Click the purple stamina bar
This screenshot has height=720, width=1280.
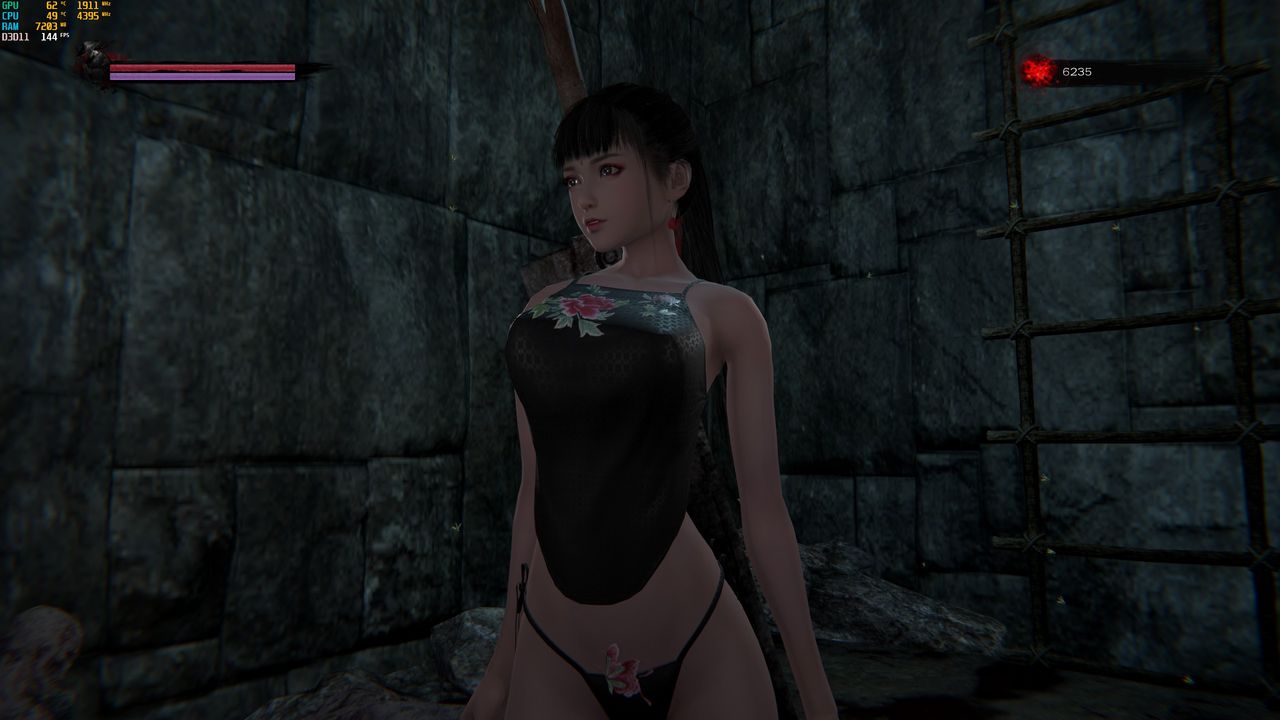(x=200, y=77)
